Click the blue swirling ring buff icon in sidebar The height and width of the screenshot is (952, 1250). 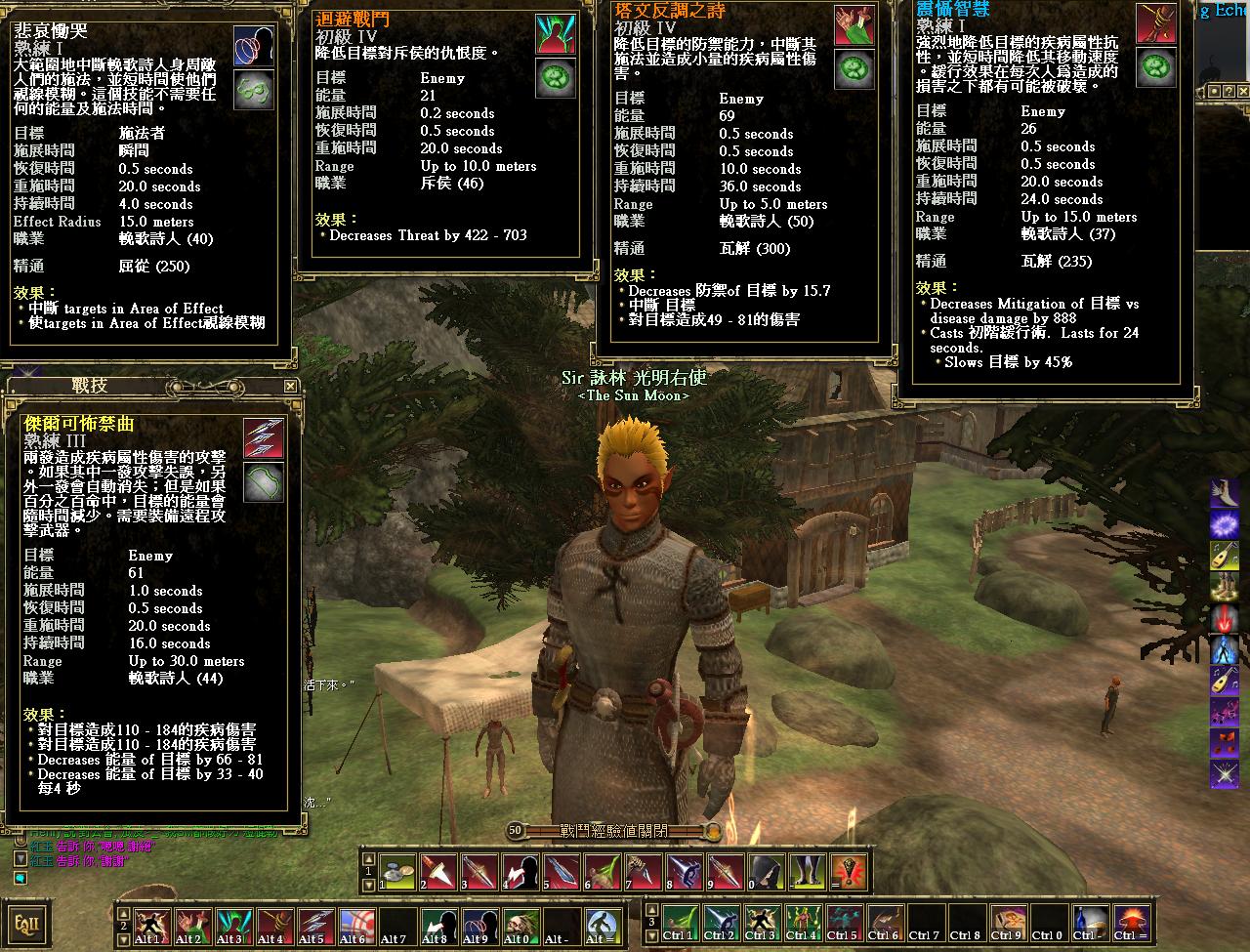pos(1226,524)
